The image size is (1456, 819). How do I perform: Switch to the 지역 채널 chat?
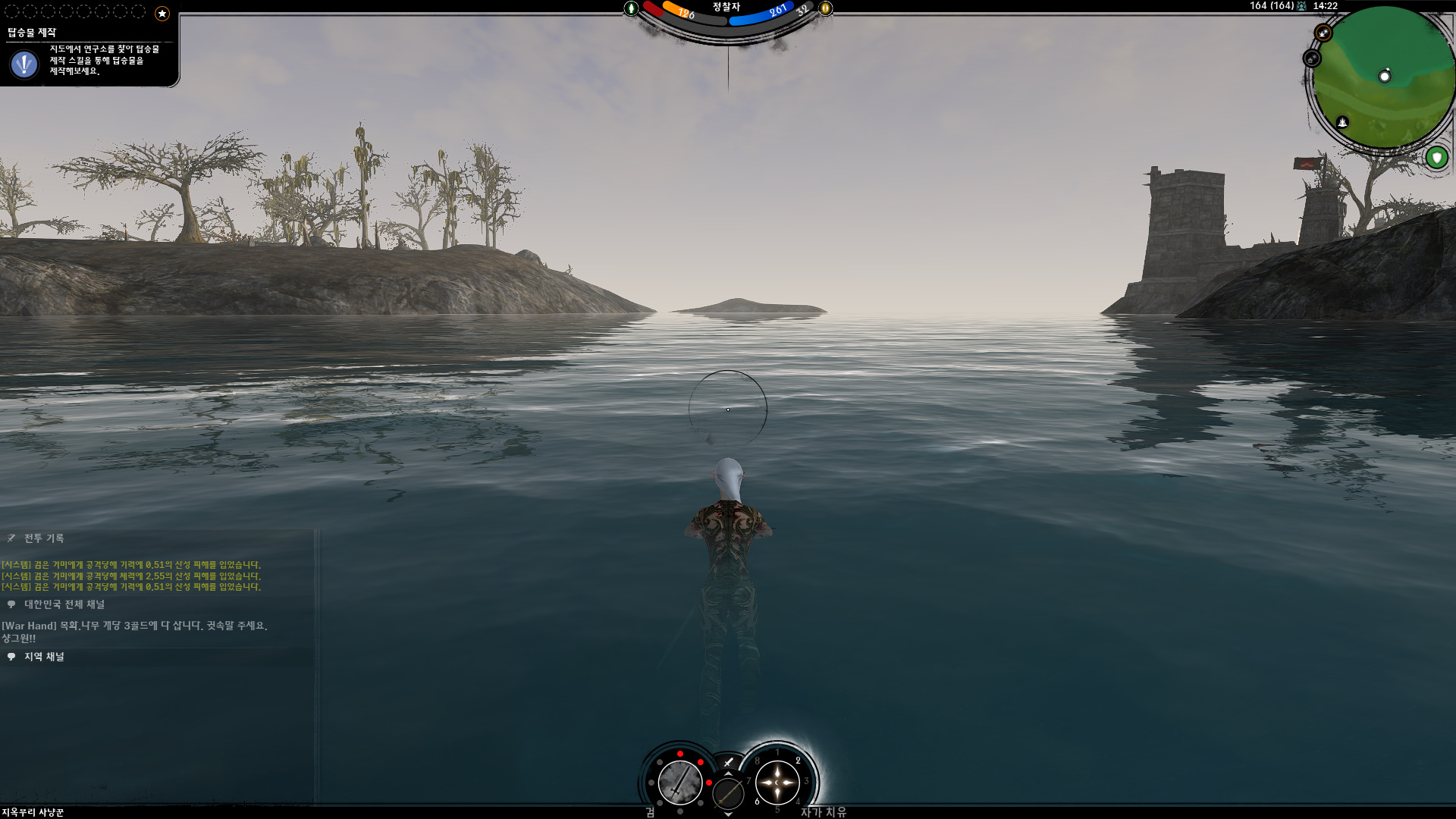pos(44,657)
